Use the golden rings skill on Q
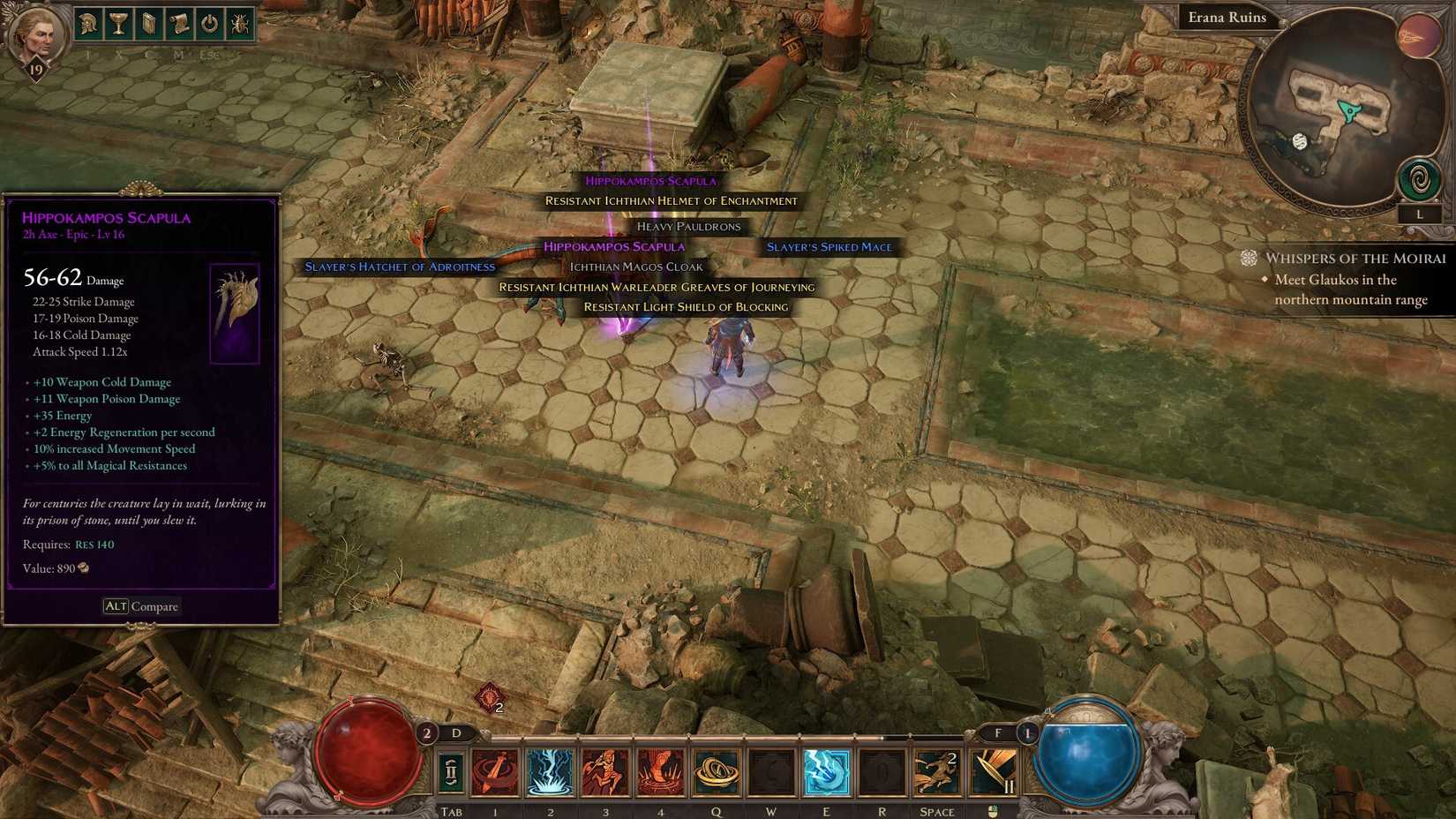The height and width of the screenshot is (819, 1456). (717, 770)
